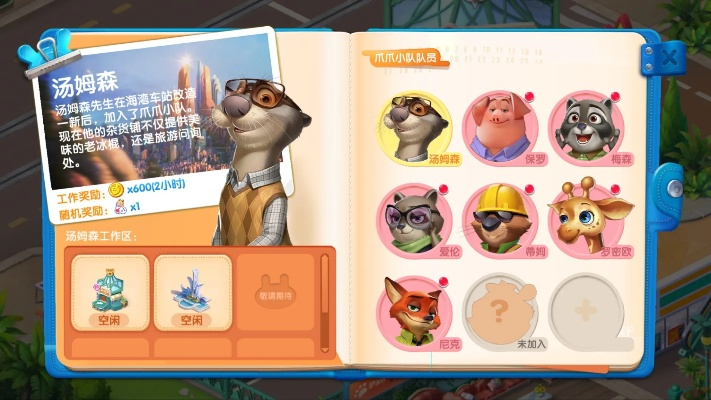Select 尼克 the fox team member

(415, 308)
